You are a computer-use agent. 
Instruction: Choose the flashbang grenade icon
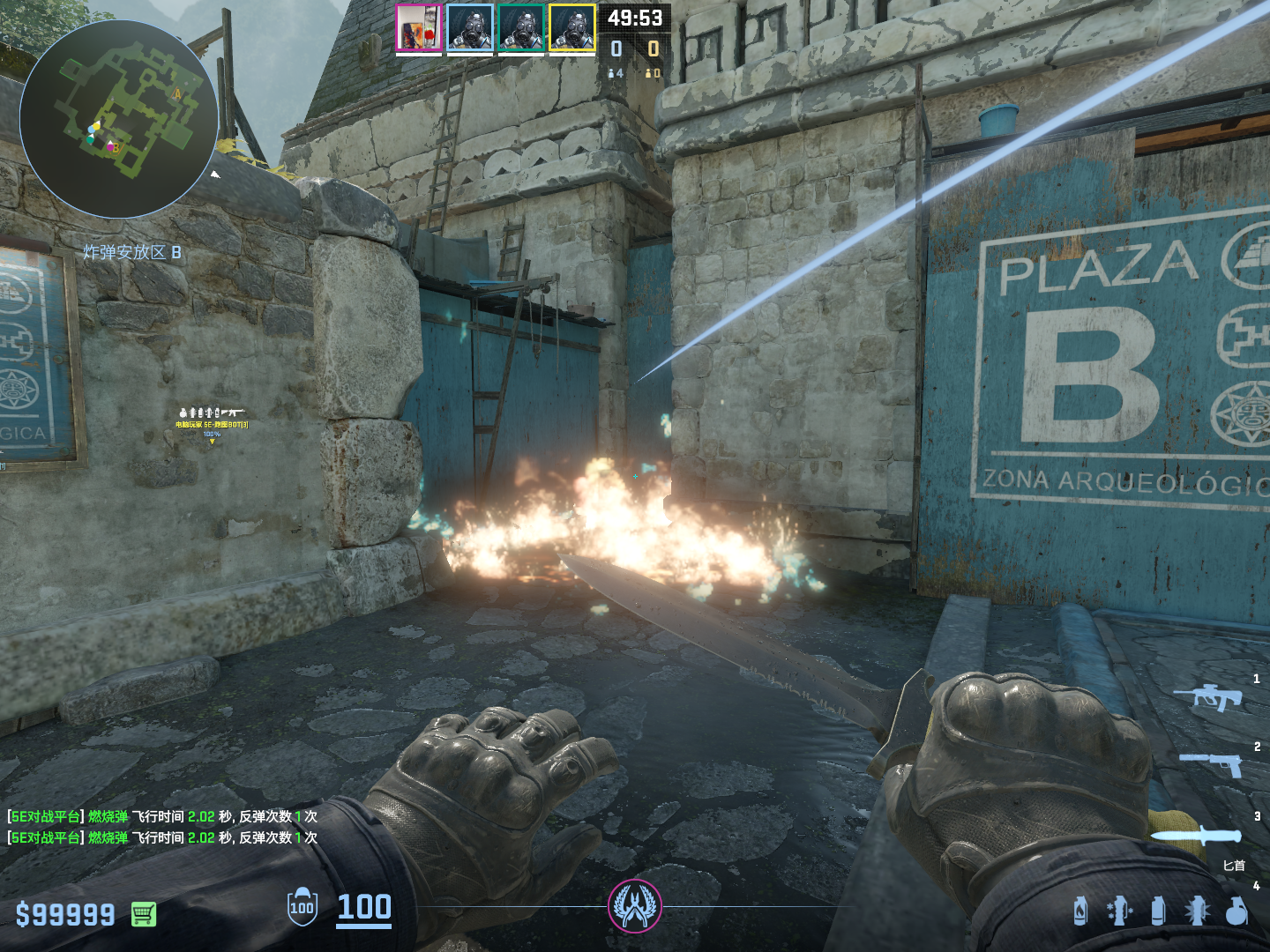click(x=1197, y=911)
